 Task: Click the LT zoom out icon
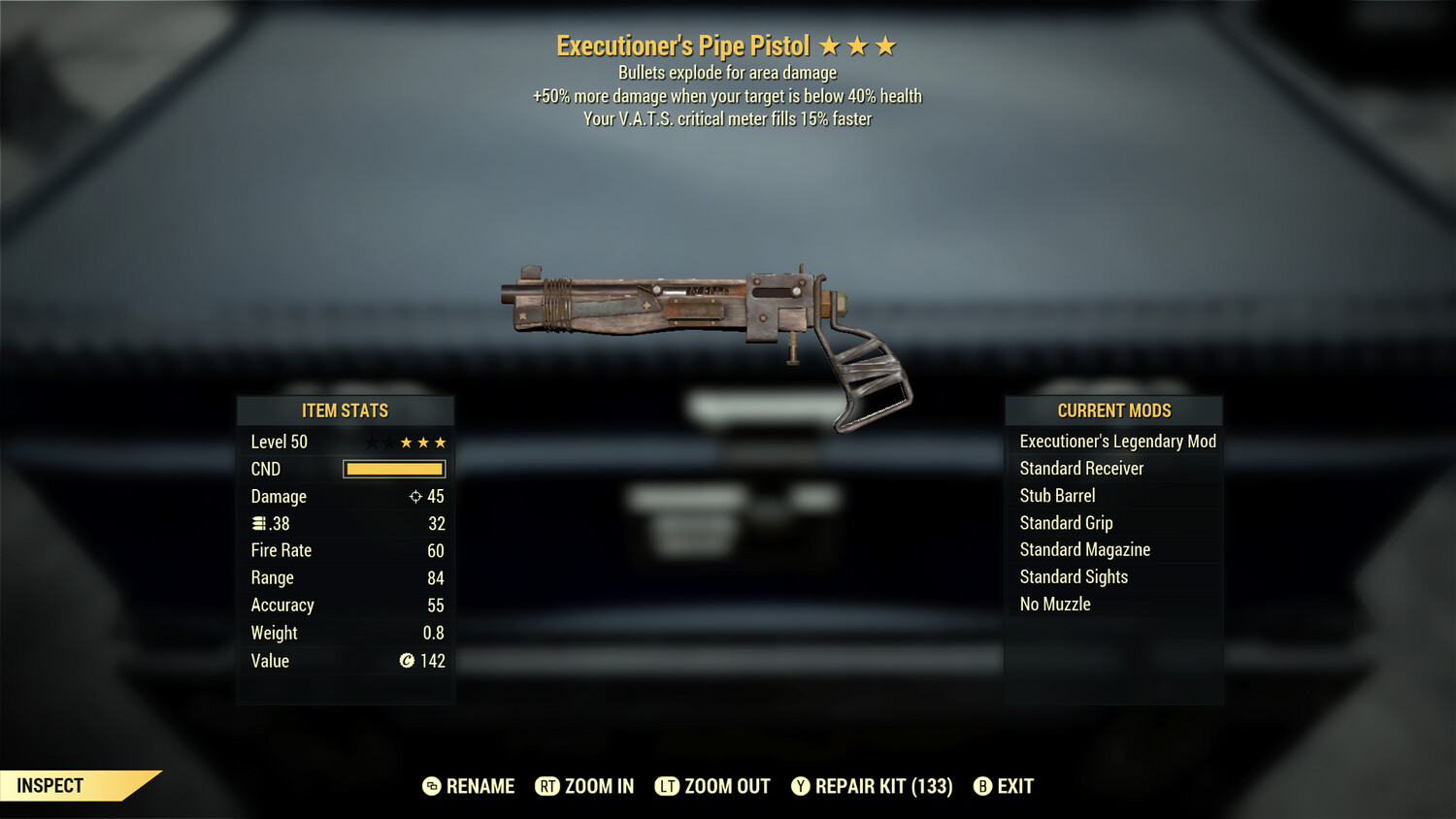667,786
